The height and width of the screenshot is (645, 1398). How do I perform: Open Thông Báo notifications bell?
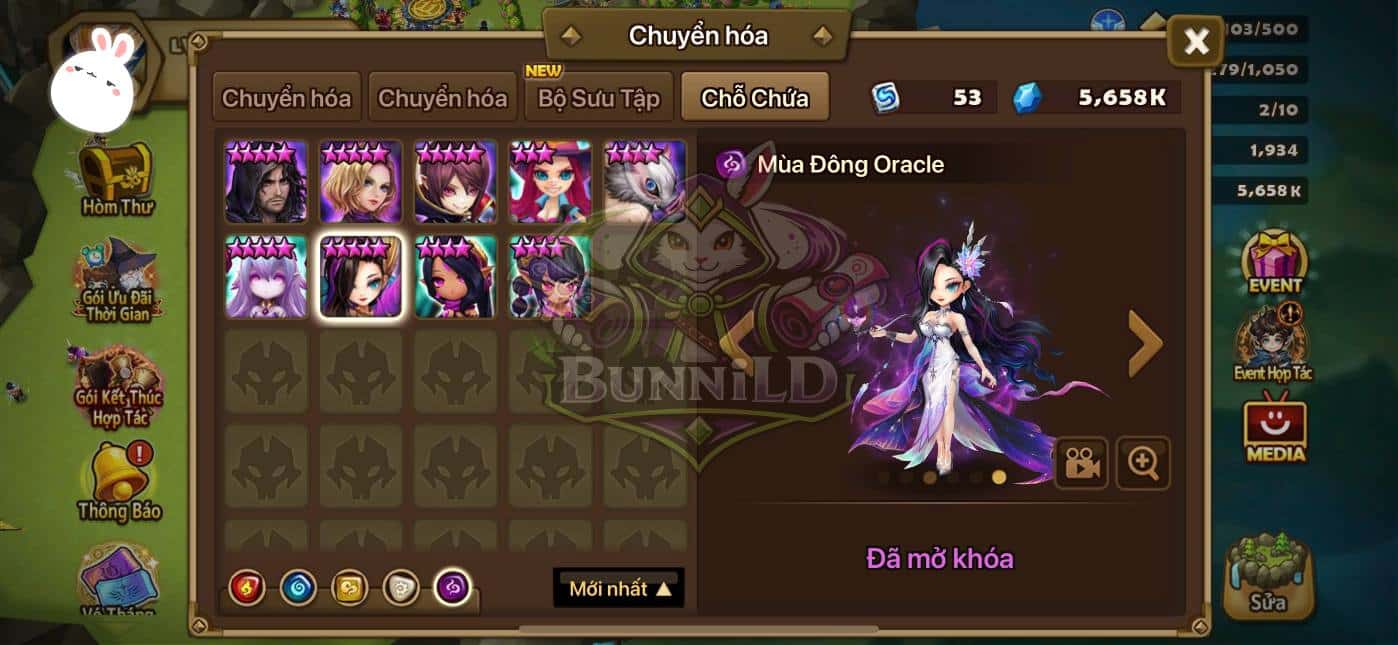[x=118, y=480]
